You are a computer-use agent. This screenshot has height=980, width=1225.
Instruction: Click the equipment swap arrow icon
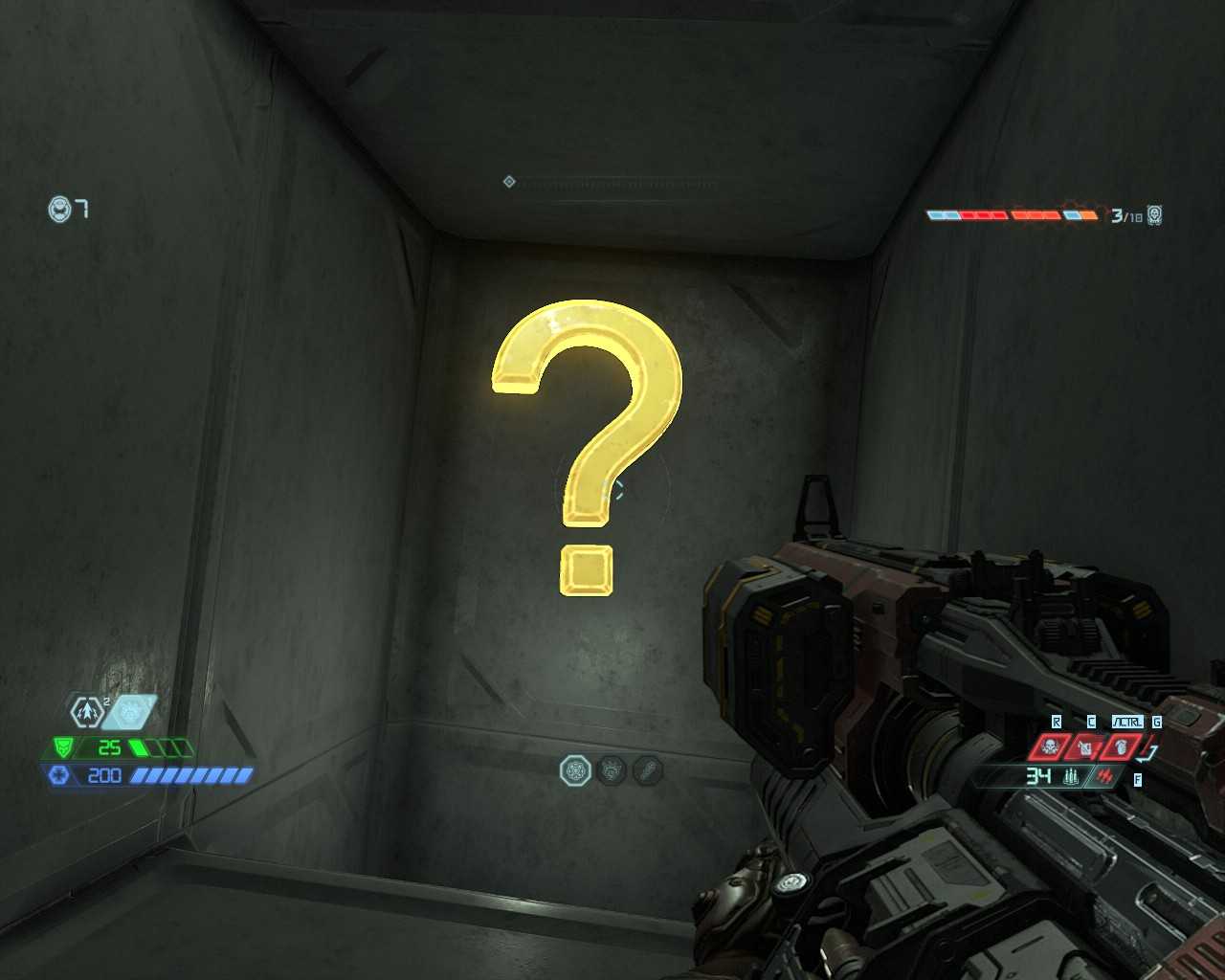(1150, 751)
